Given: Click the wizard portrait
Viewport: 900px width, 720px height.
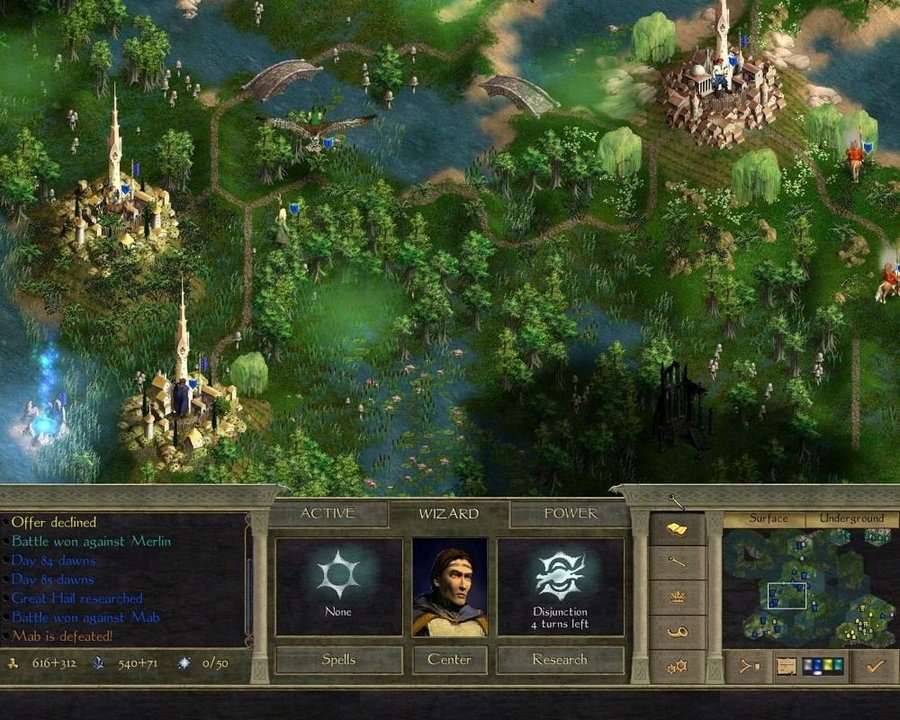Looking at the screenshot, I should (x=450, y=587).
